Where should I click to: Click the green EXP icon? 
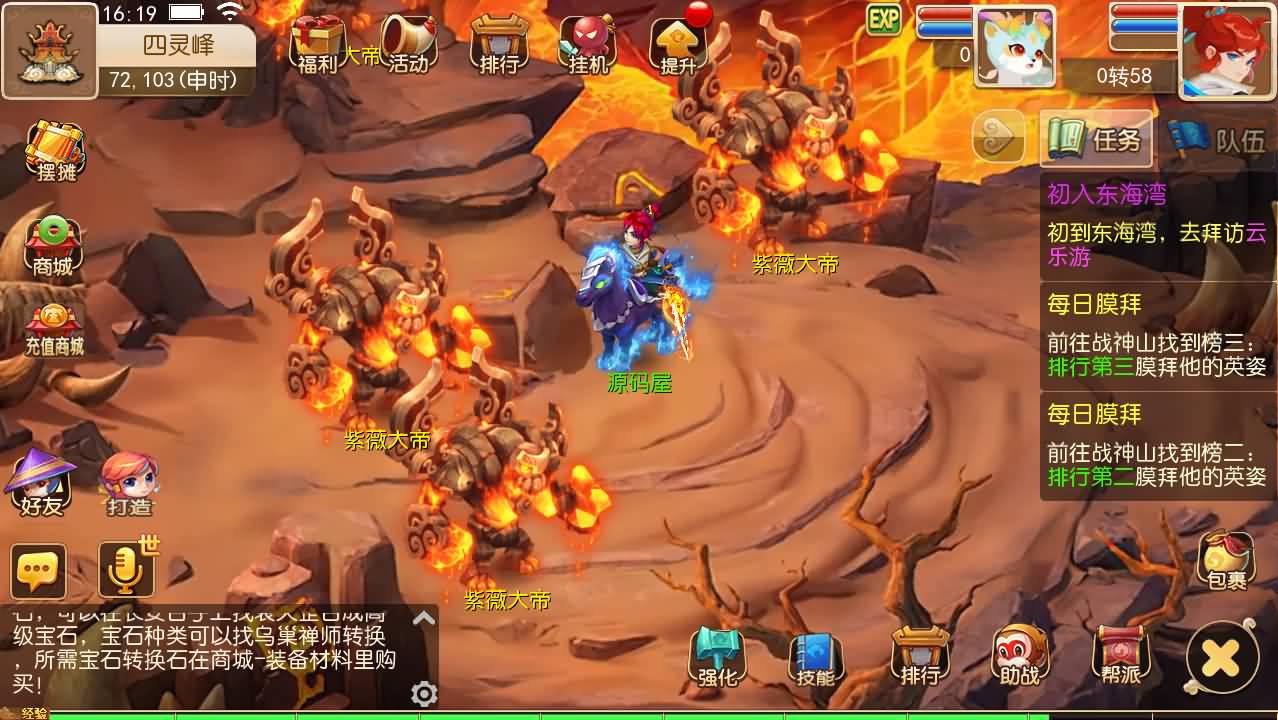[883, 19]
